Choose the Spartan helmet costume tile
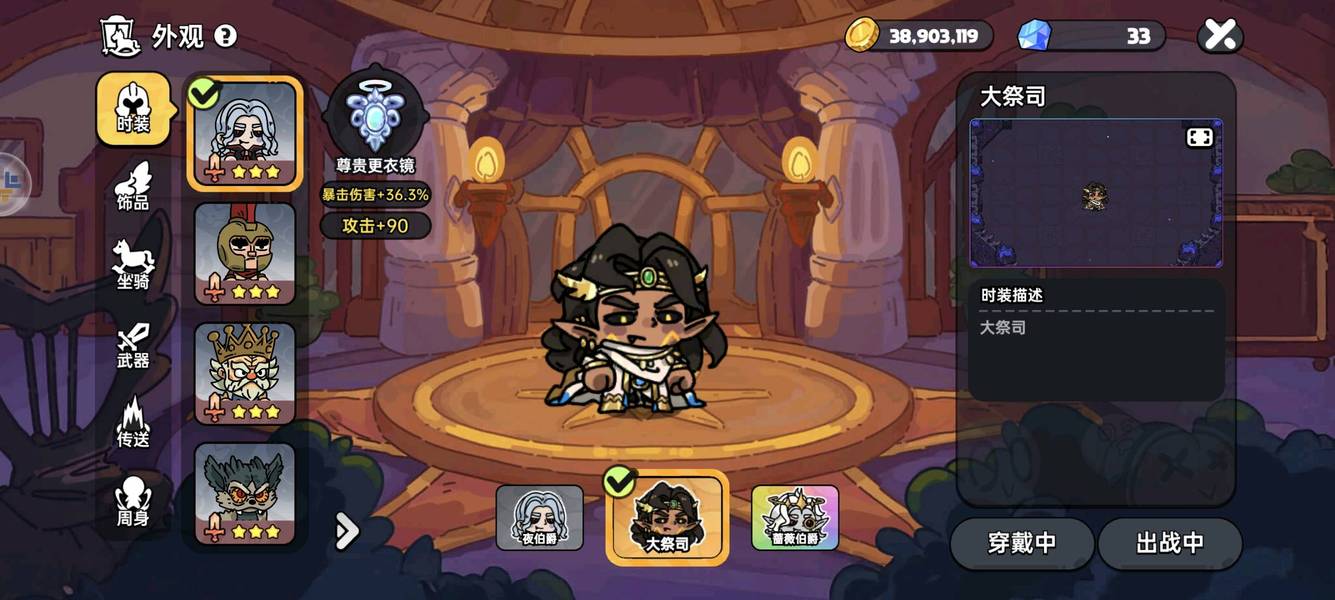Image resolution: width=1335 pixels, height=600 pixels. [245, 253]
